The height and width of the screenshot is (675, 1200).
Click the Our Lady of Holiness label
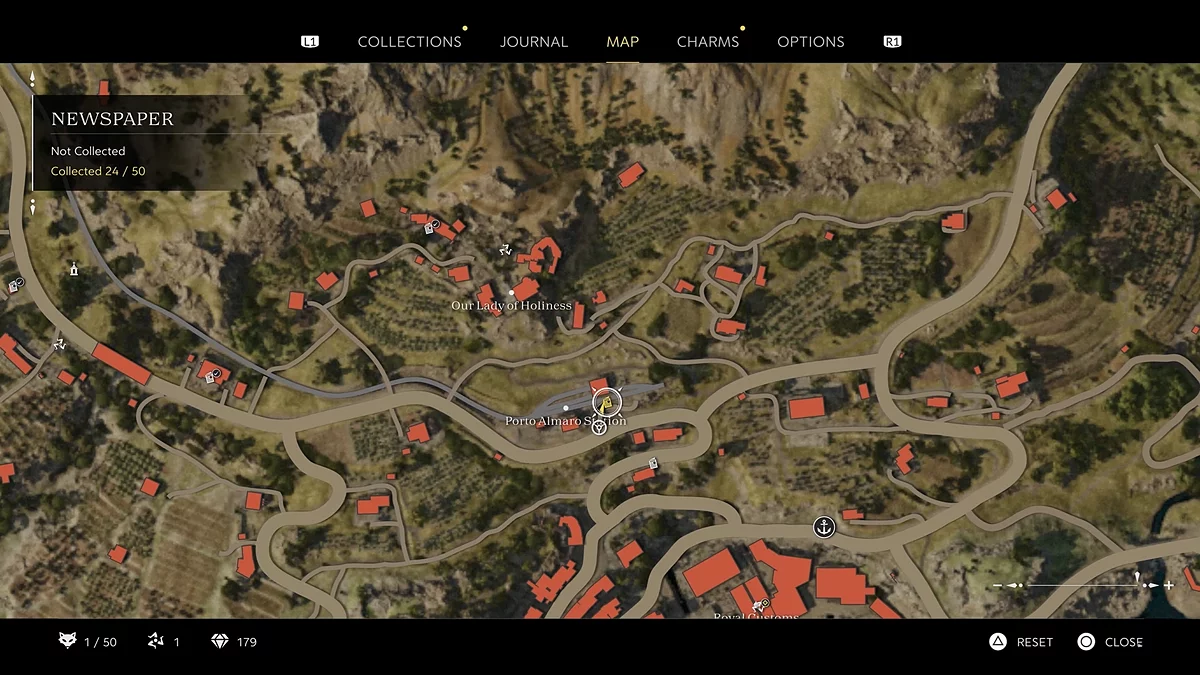(511, 305)
